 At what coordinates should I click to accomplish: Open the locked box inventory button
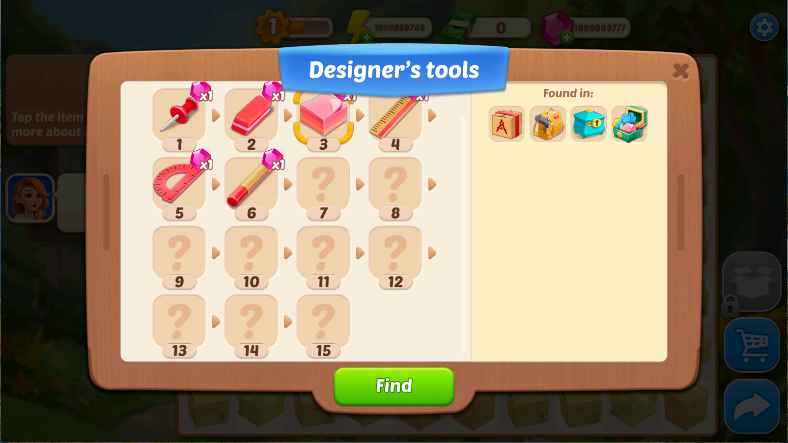[x=750, y=283]
